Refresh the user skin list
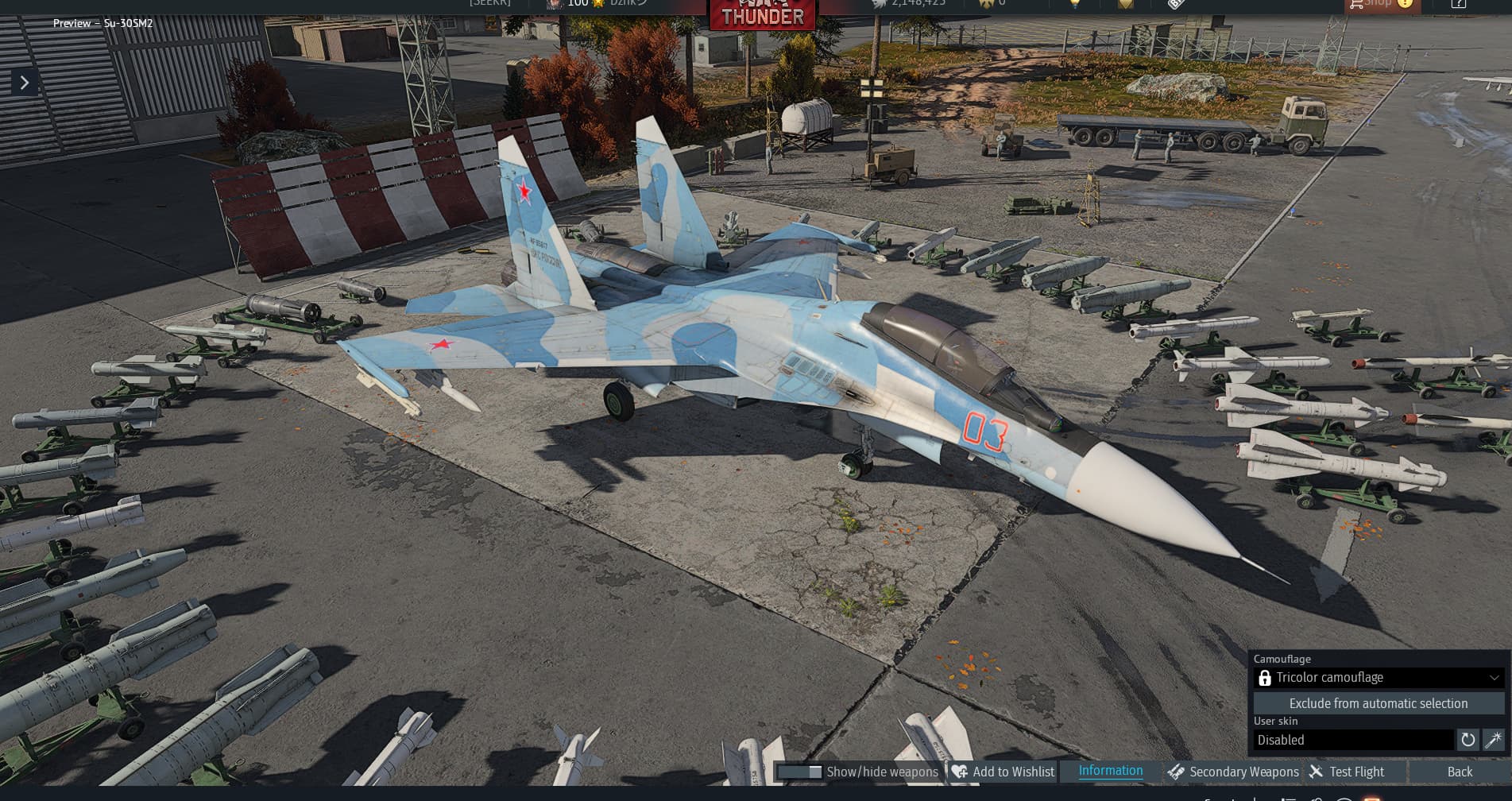This screenshot has width=1512, height=801. point(1468,740)
